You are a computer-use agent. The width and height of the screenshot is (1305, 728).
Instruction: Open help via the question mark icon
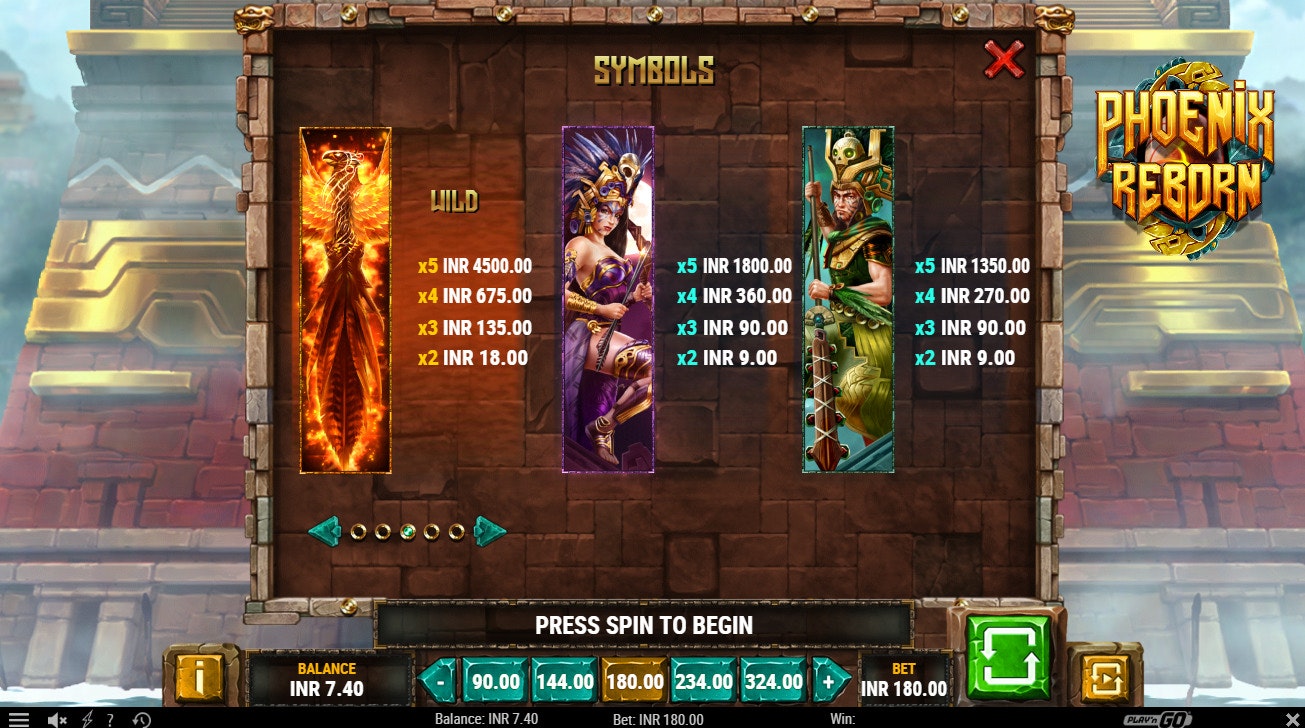point(110,717)
